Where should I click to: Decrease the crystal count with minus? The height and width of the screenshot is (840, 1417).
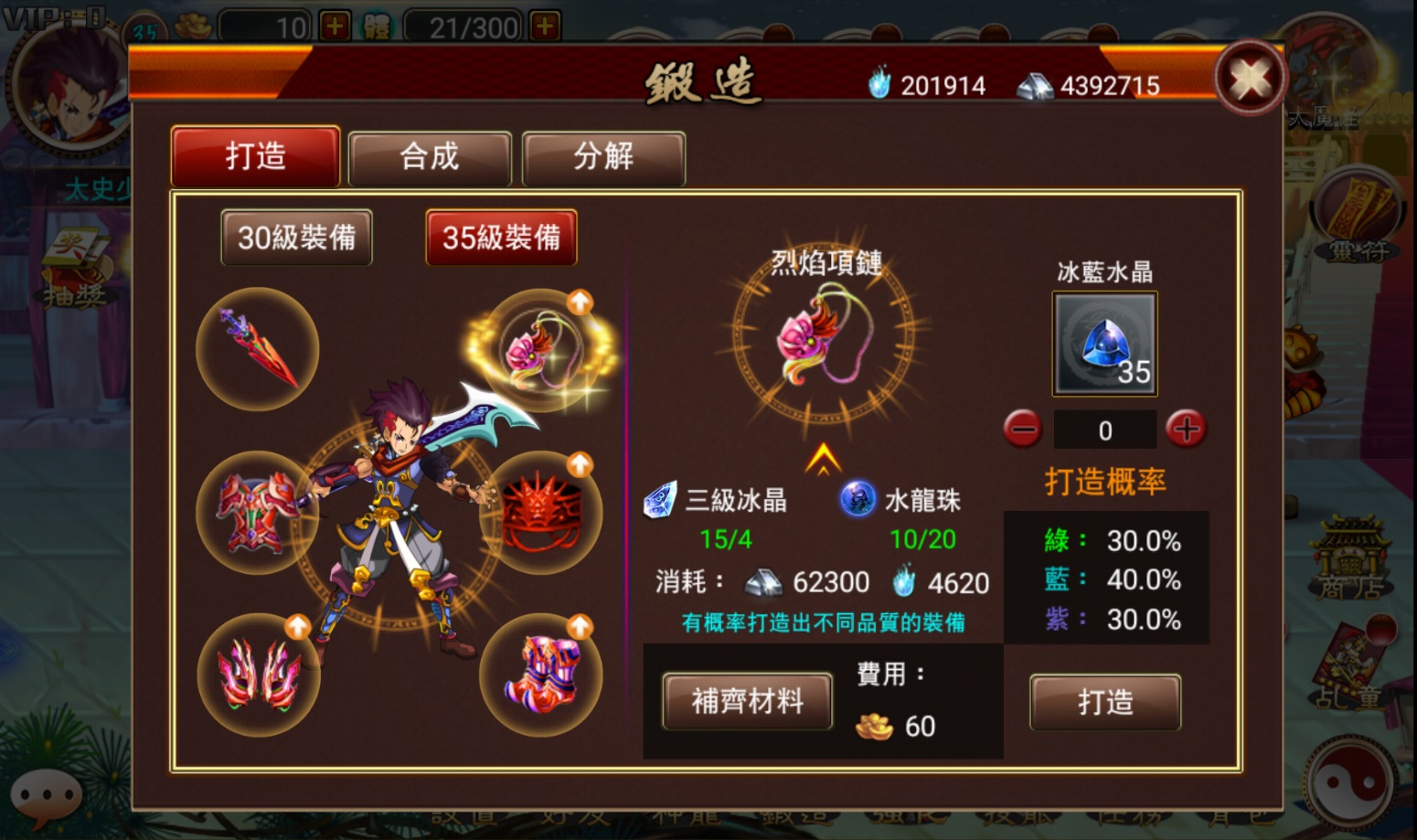pos(1022,429)
